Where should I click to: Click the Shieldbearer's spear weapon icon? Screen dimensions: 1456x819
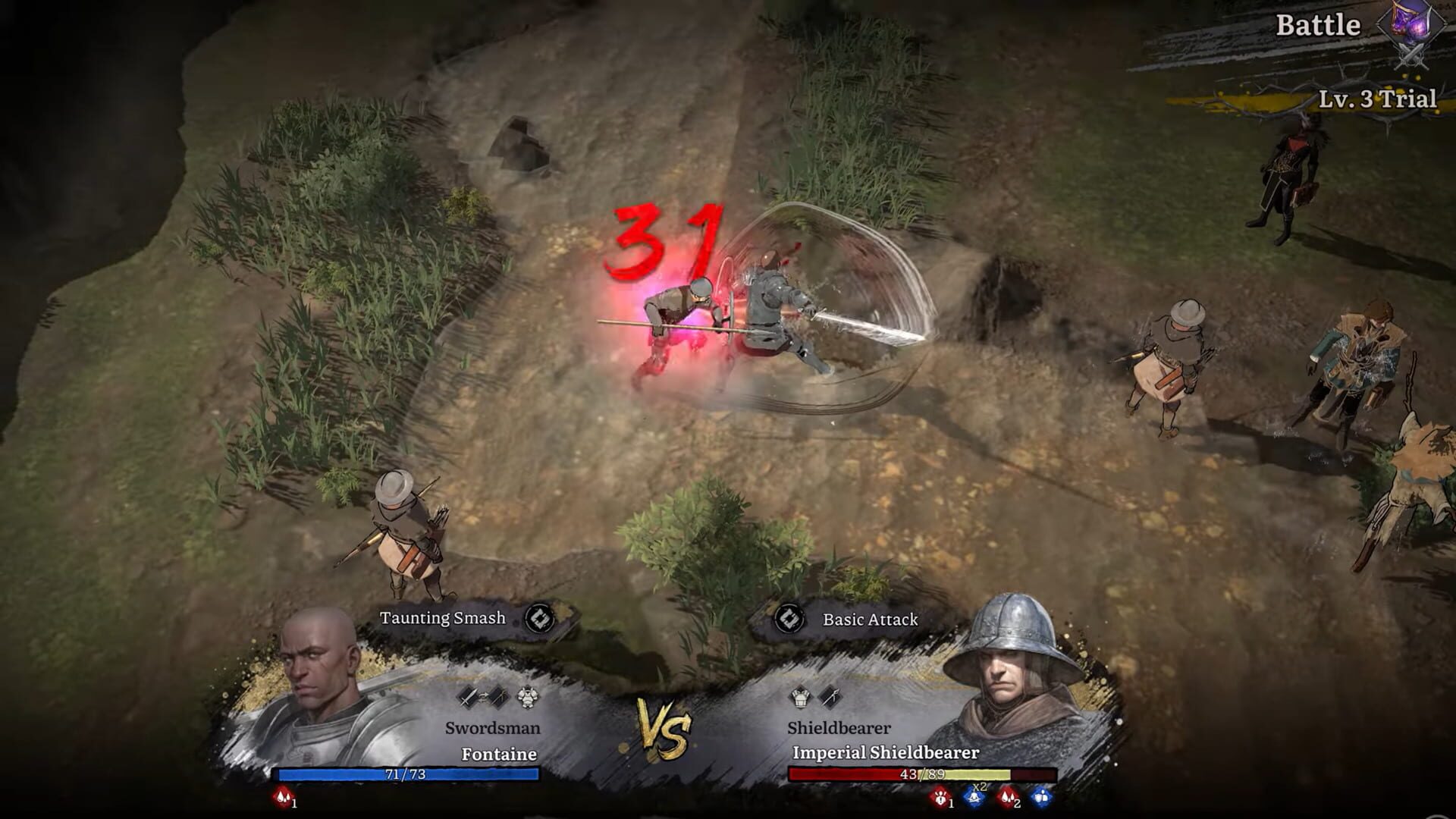pyautogui.click(x=829, y=696)
